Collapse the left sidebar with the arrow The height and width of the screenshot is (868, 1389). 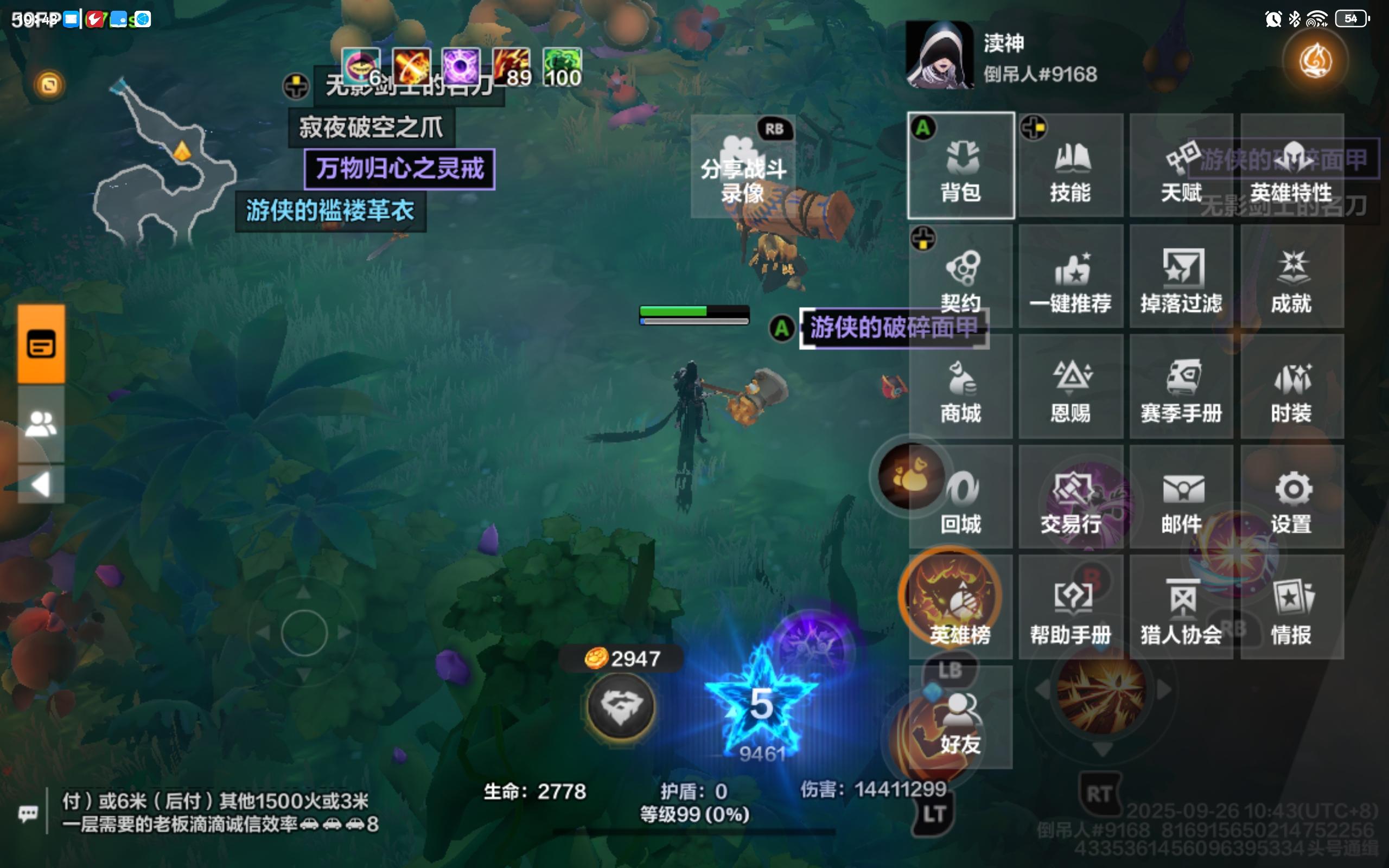pos(40,484)
